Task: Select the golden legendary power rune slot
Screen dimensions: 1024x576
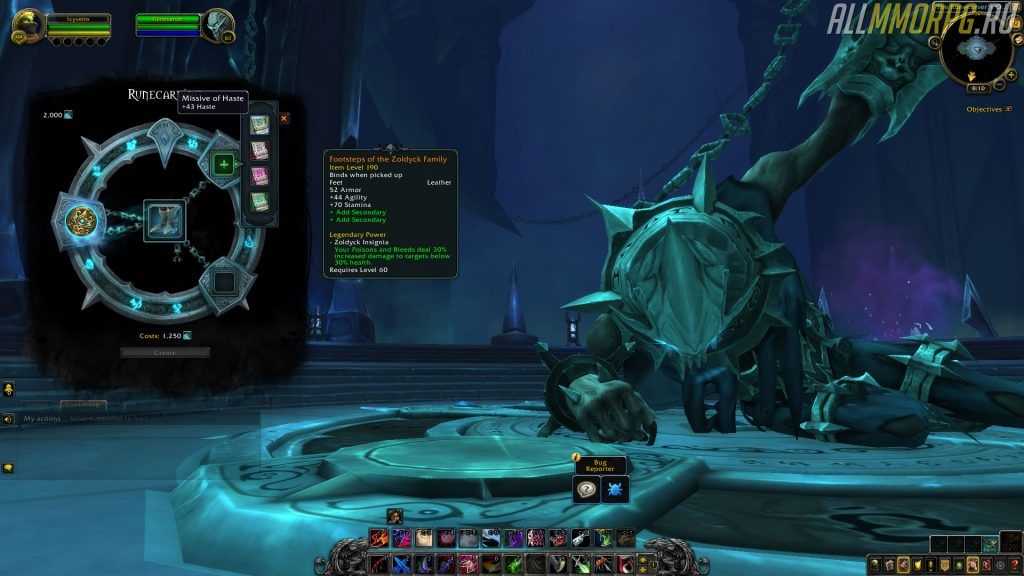Action: 80,220
